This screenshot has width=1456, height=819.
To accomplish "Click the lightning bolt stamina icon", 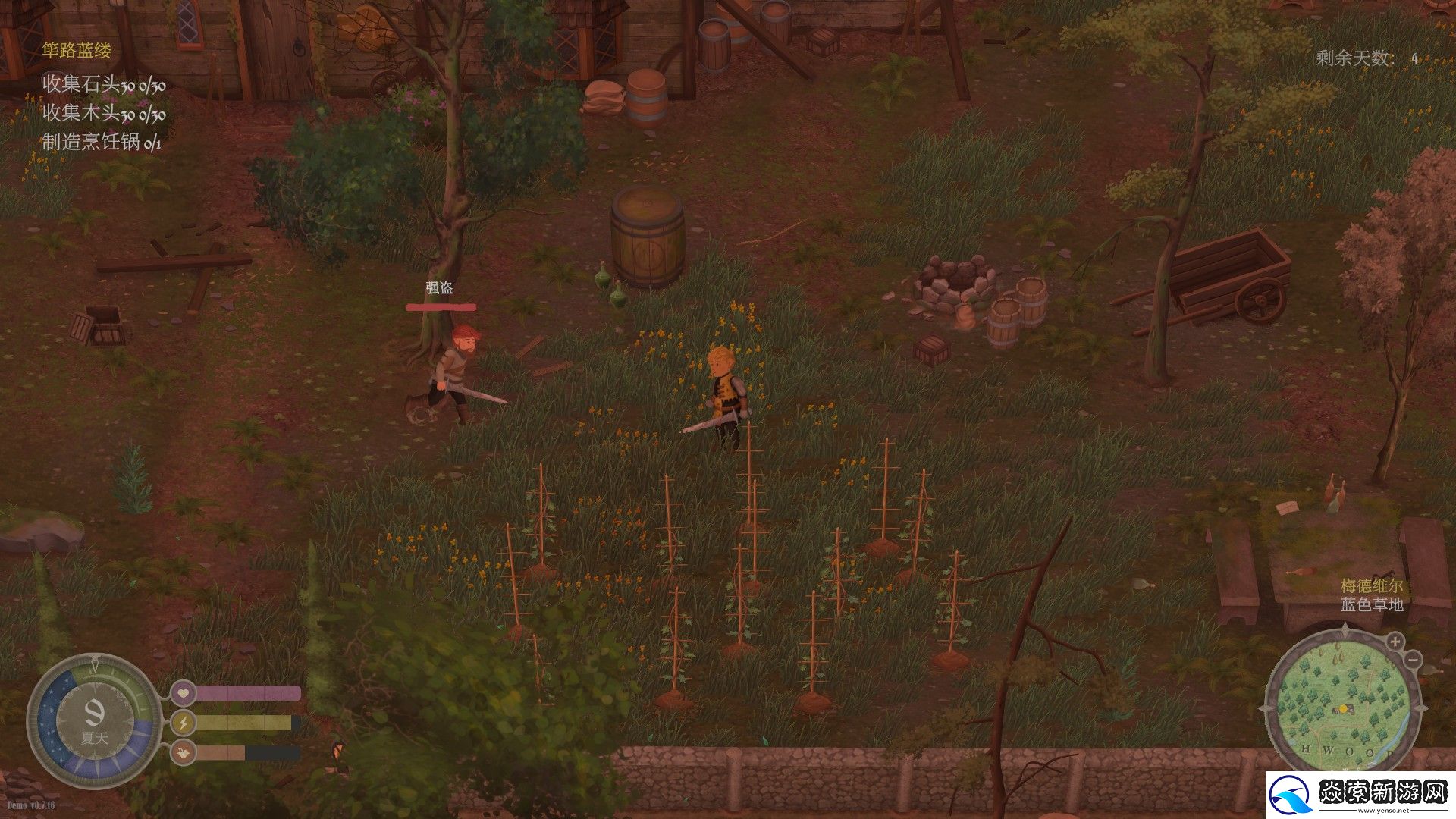I will 183,723.
